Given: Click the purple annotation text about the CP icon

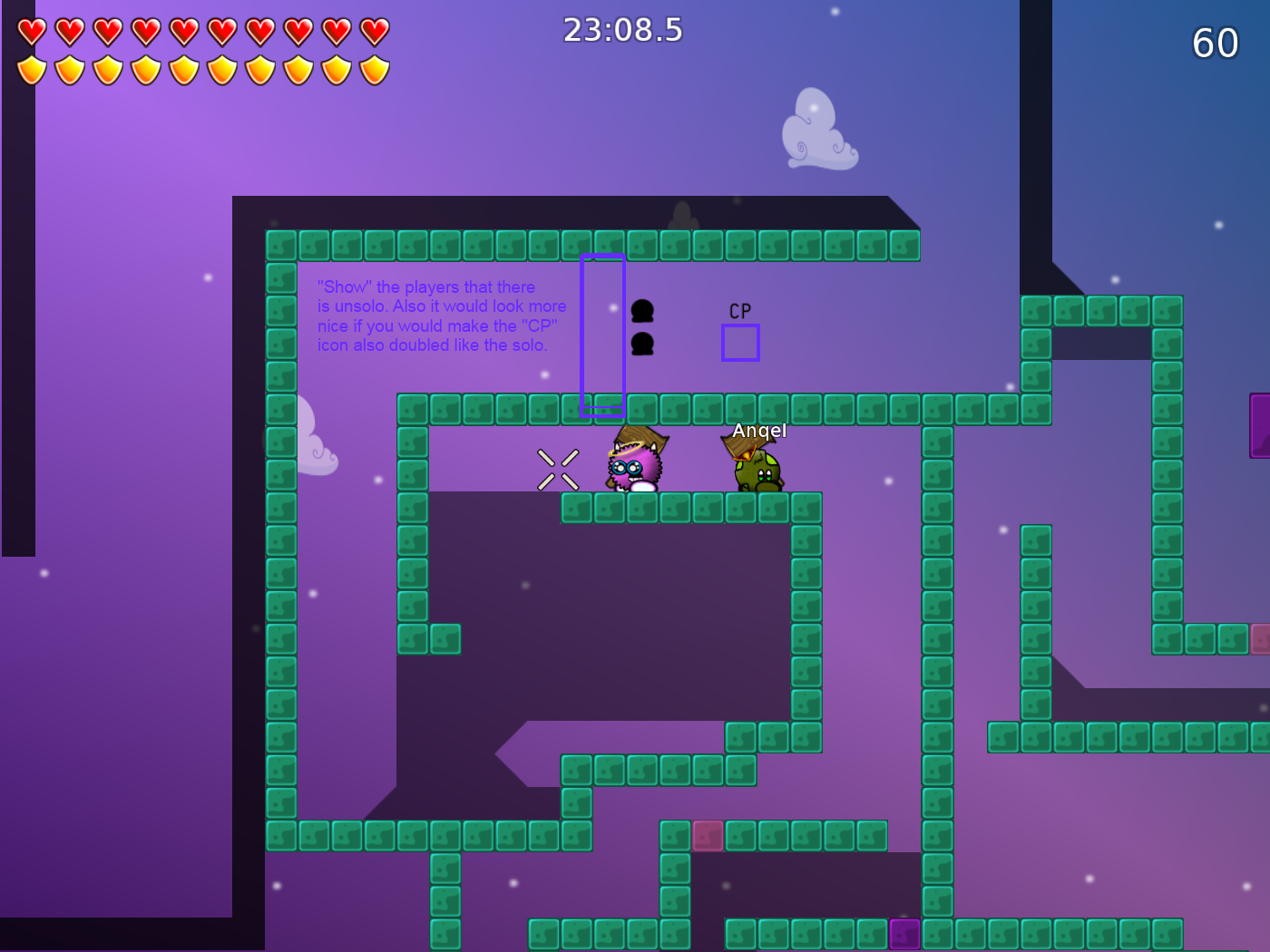Looking at the screenshot, I should click(x=442, y=316).
